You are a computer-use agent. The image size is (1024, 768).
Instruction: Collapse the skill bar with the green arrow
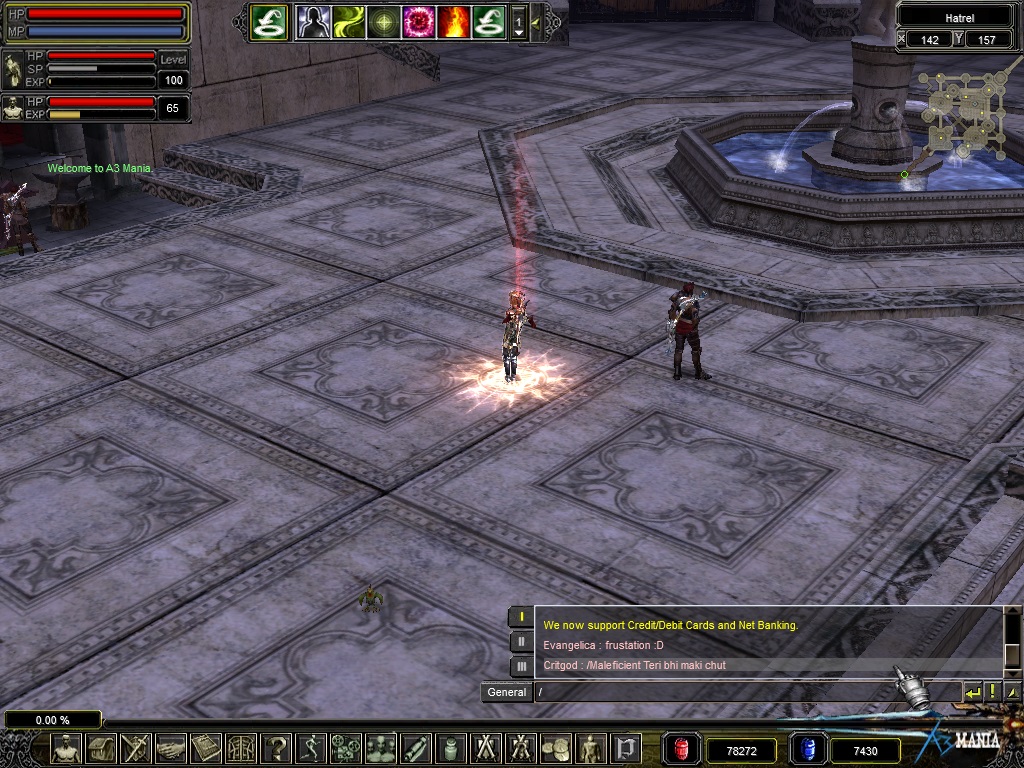536,21
